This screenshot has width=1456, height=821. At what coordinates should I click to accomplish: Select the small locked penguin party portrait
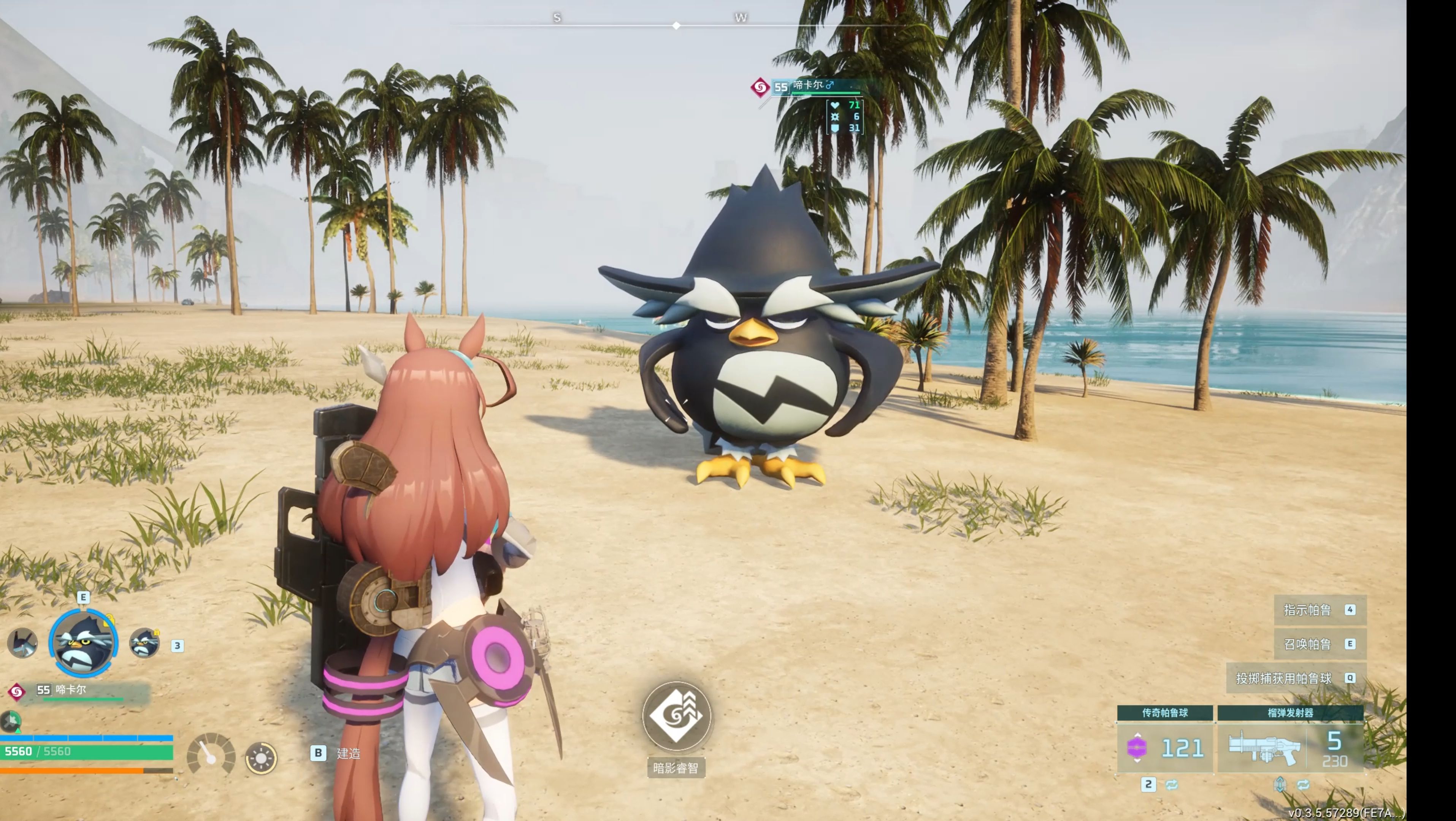[144, 643]
